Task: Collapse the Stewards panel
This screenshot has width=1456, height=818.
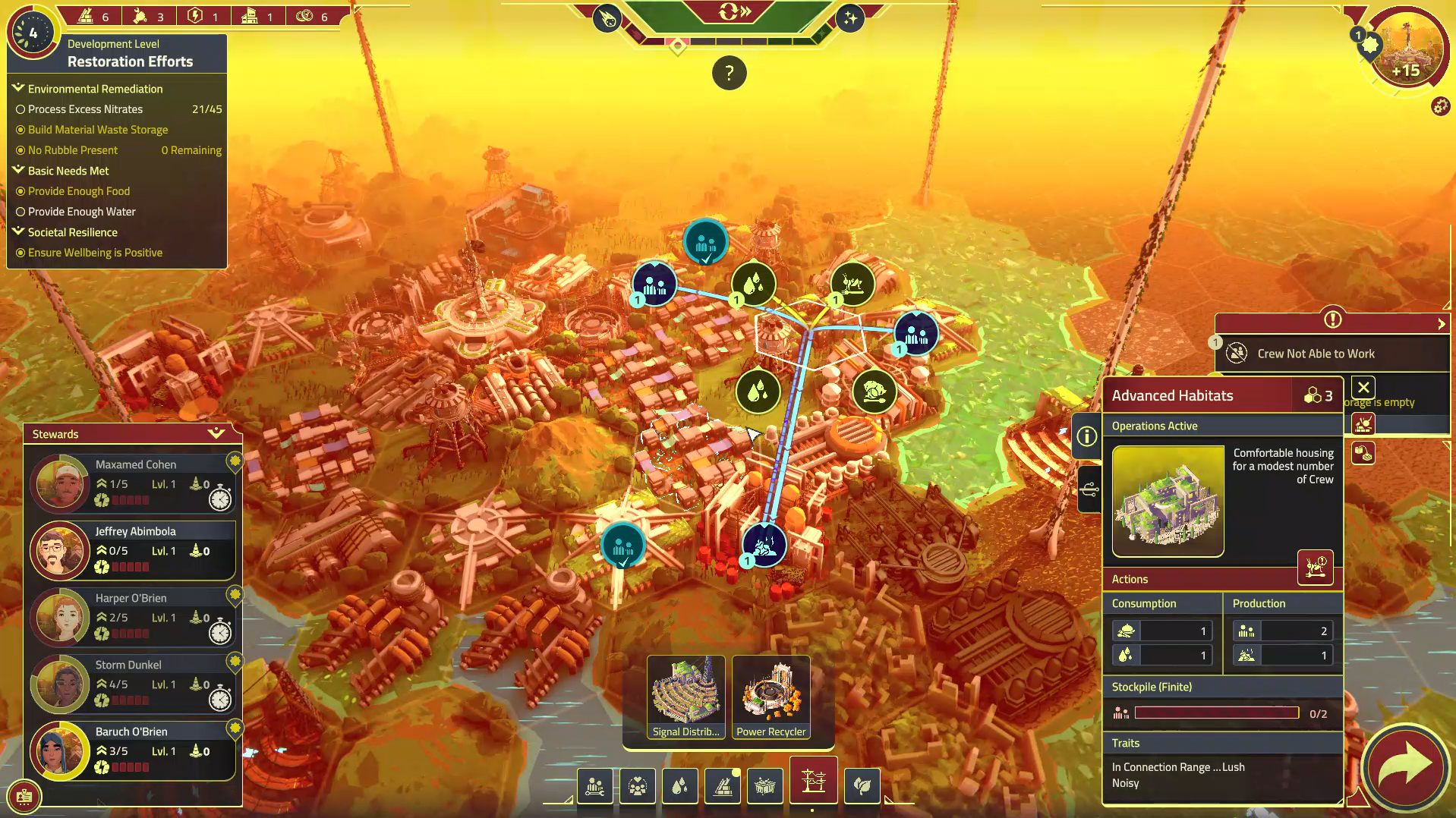Action: [x=216, y=433]
